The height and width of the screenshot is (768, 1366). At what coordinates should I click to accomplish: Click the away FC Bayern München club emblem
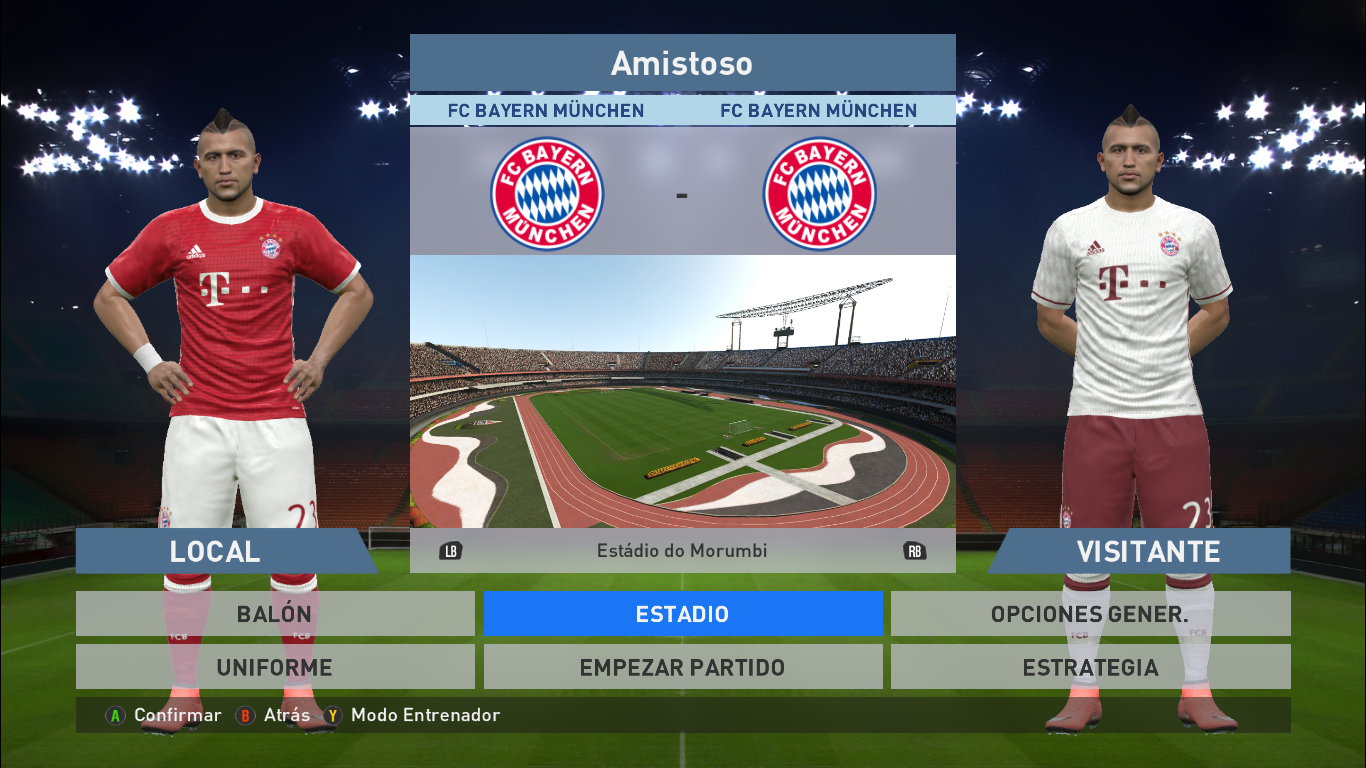818,193
